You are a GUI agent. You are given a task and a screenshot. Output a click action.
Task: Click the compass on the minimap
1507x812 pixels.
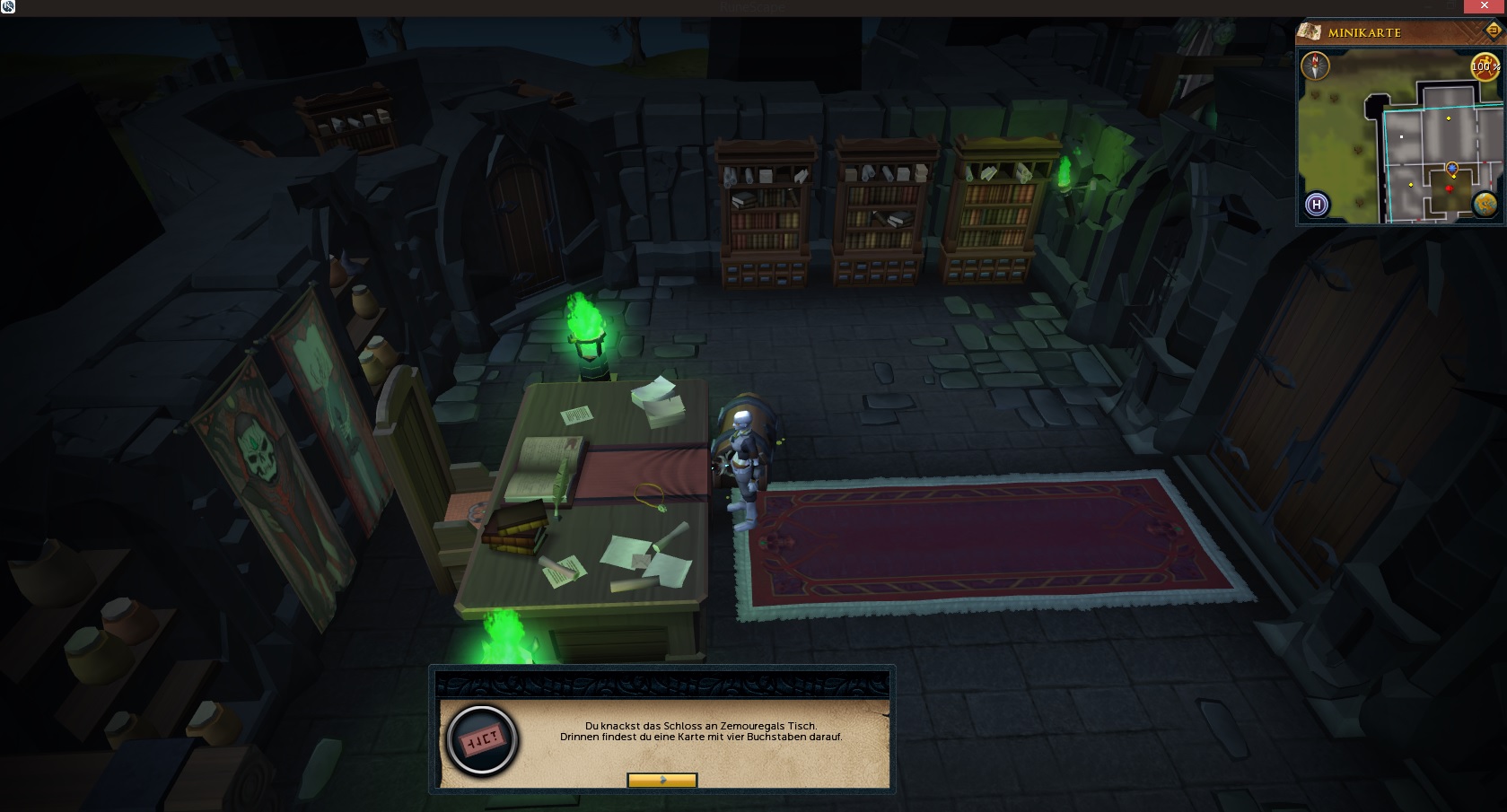pyautogui.click(x=1315, y=66)
